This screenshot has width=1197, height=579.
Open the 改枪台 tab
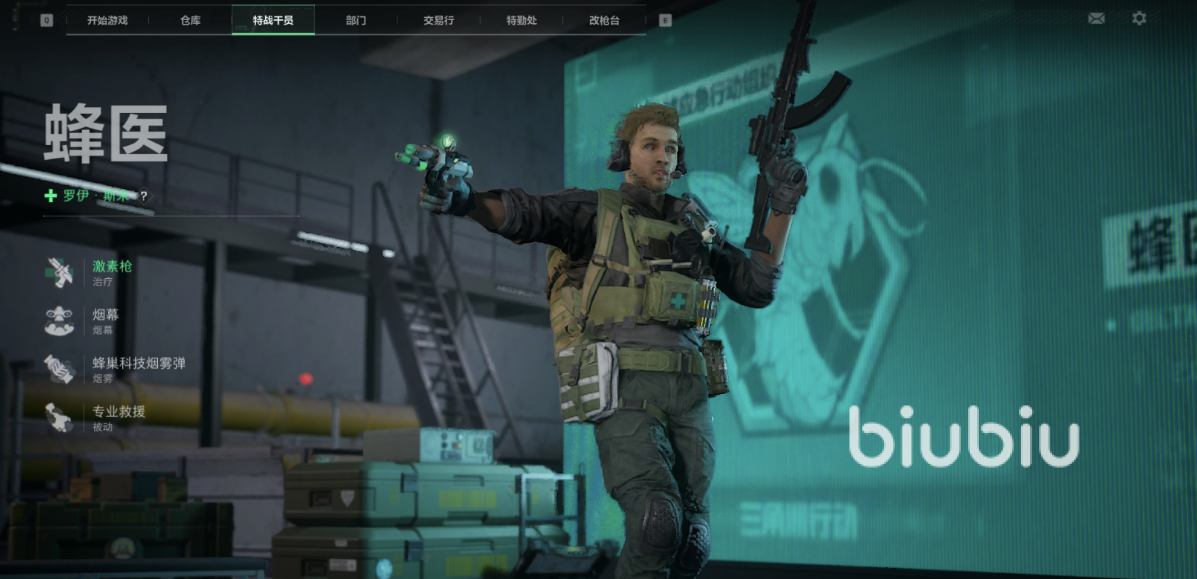[604, 20]
